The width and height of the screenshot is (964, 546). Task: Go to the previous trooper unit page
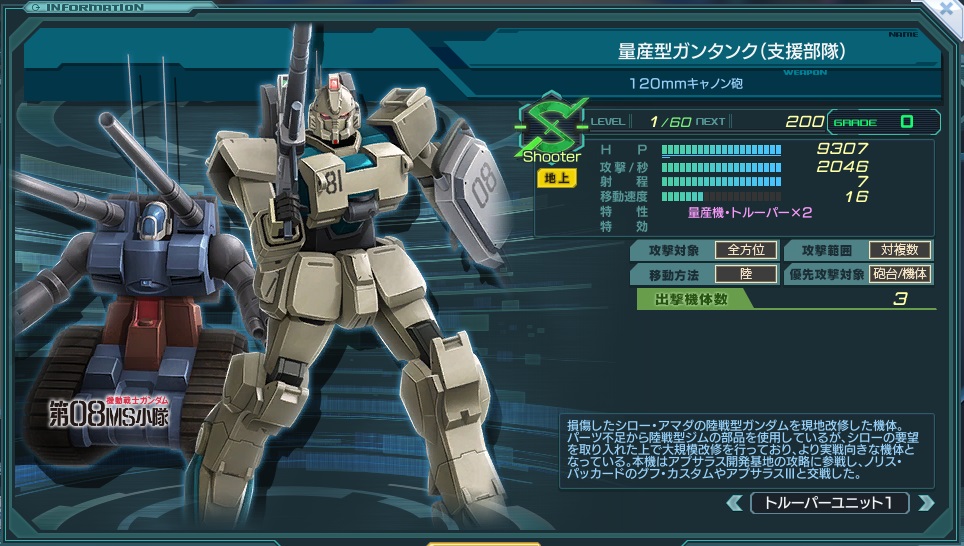[735, 502]
